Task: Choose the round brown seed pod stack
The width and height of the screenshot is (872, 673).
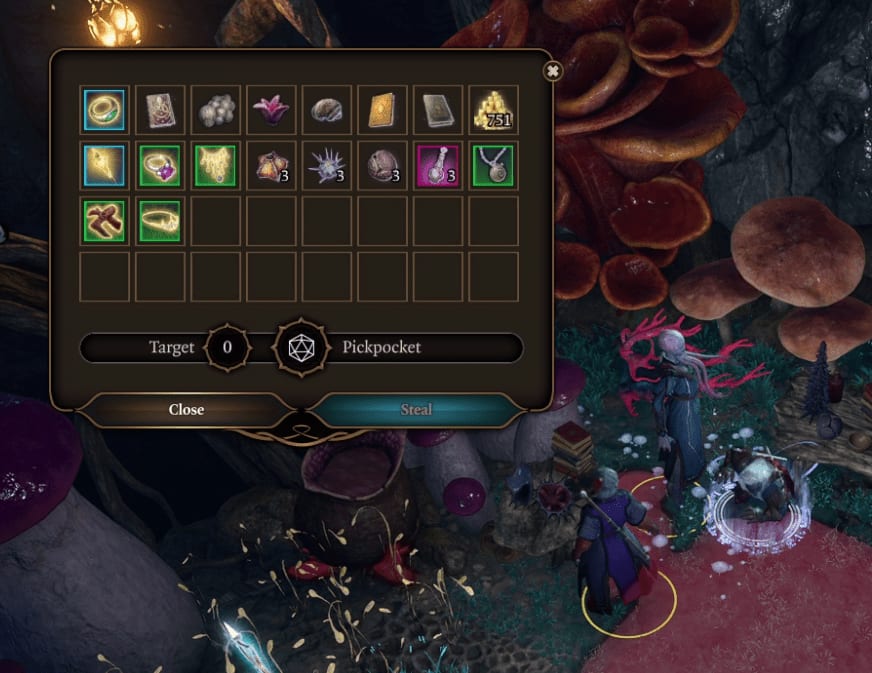Action: click(x=382, y=166)
